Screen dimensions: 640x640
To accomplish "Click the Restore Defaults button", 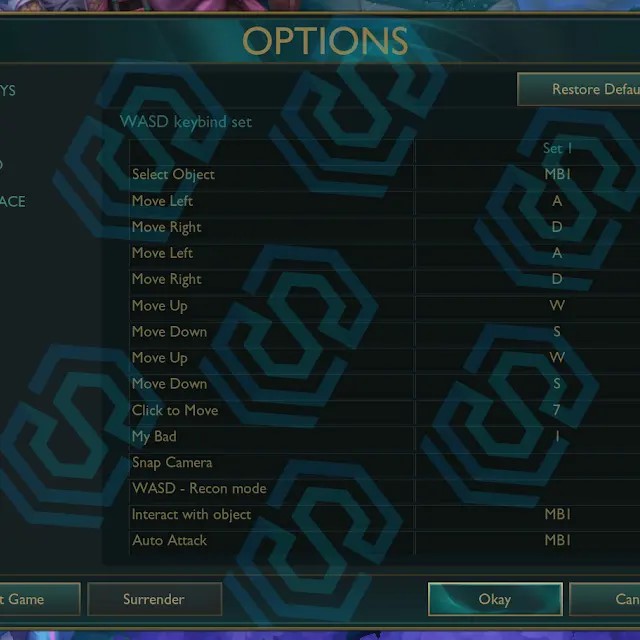I will [580, 89].
